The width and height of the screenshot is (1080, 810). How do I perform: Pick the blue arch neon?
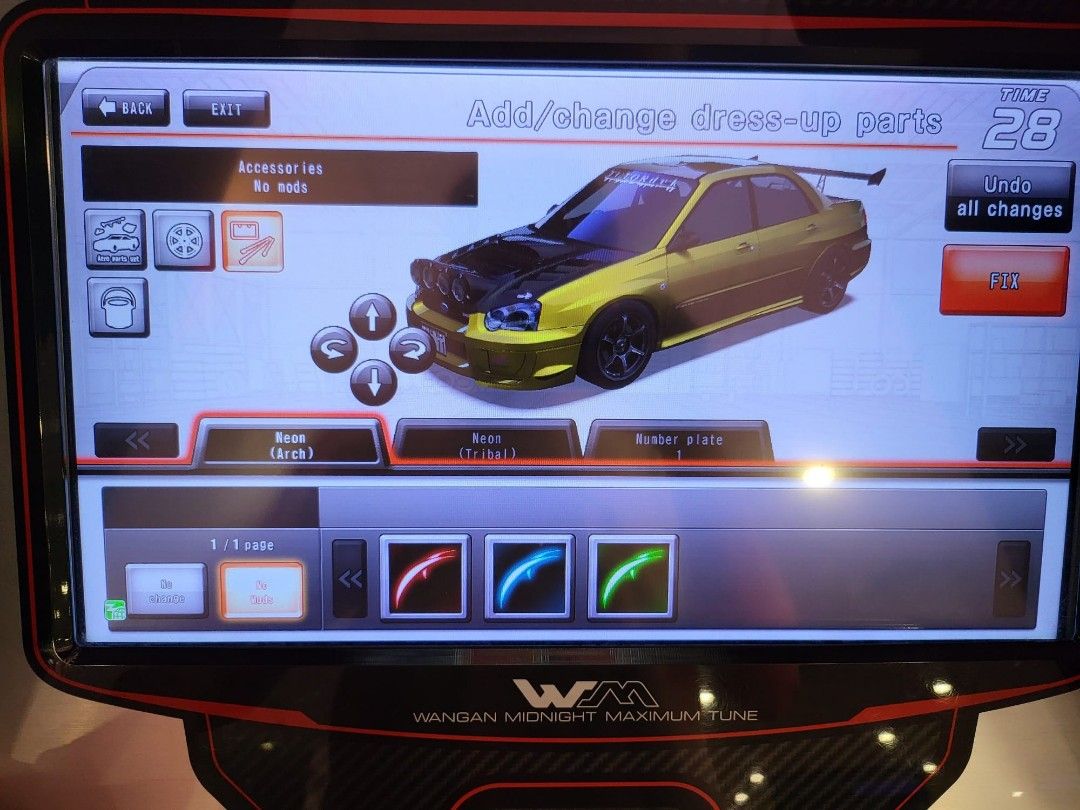(x=529, y=577)
